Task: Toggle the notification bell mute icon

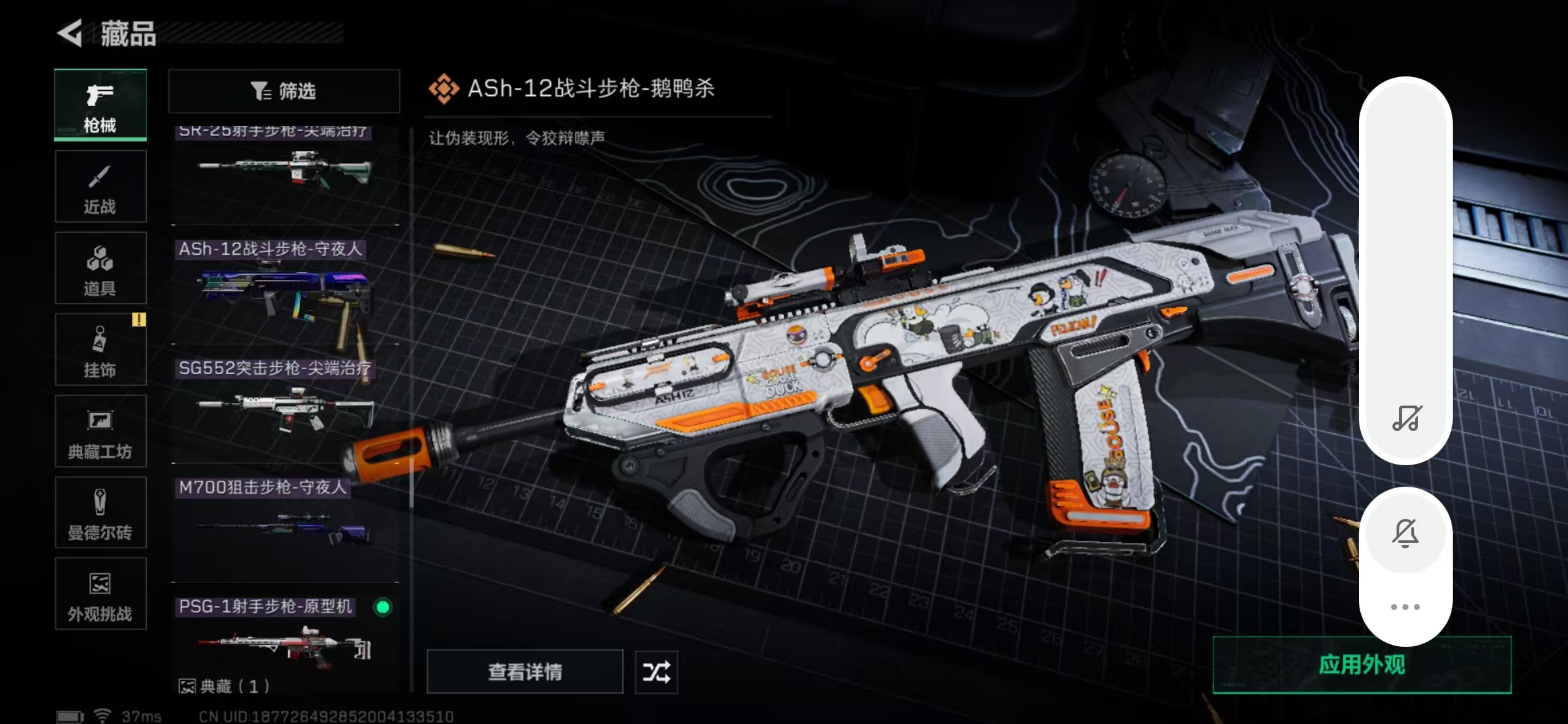Action: click(1406, 533)
